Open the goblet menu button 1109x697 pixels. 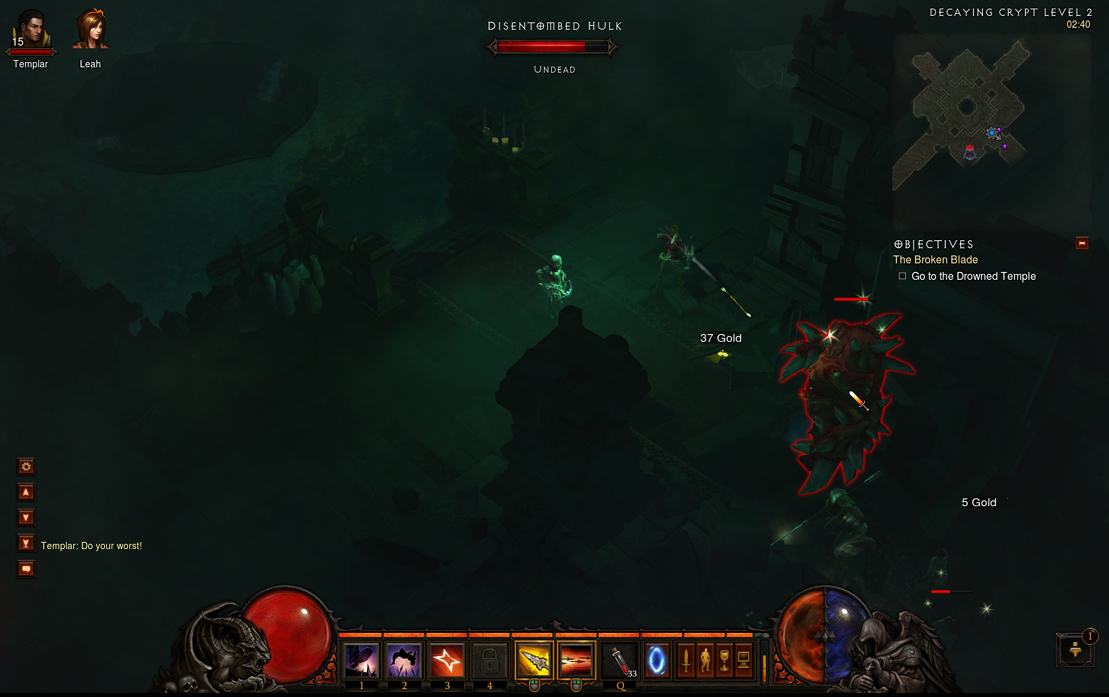pyautogui.click(x=724, y=660)
